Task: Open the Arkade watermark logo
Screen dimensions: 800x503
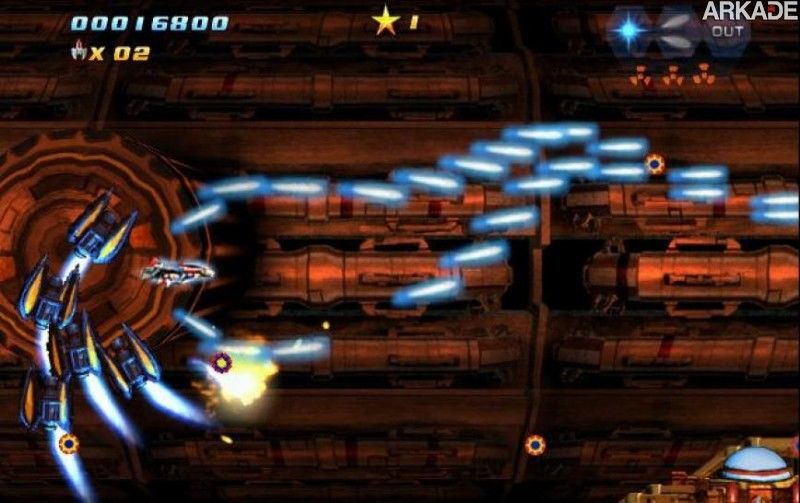Action: (x=748, y=11)
